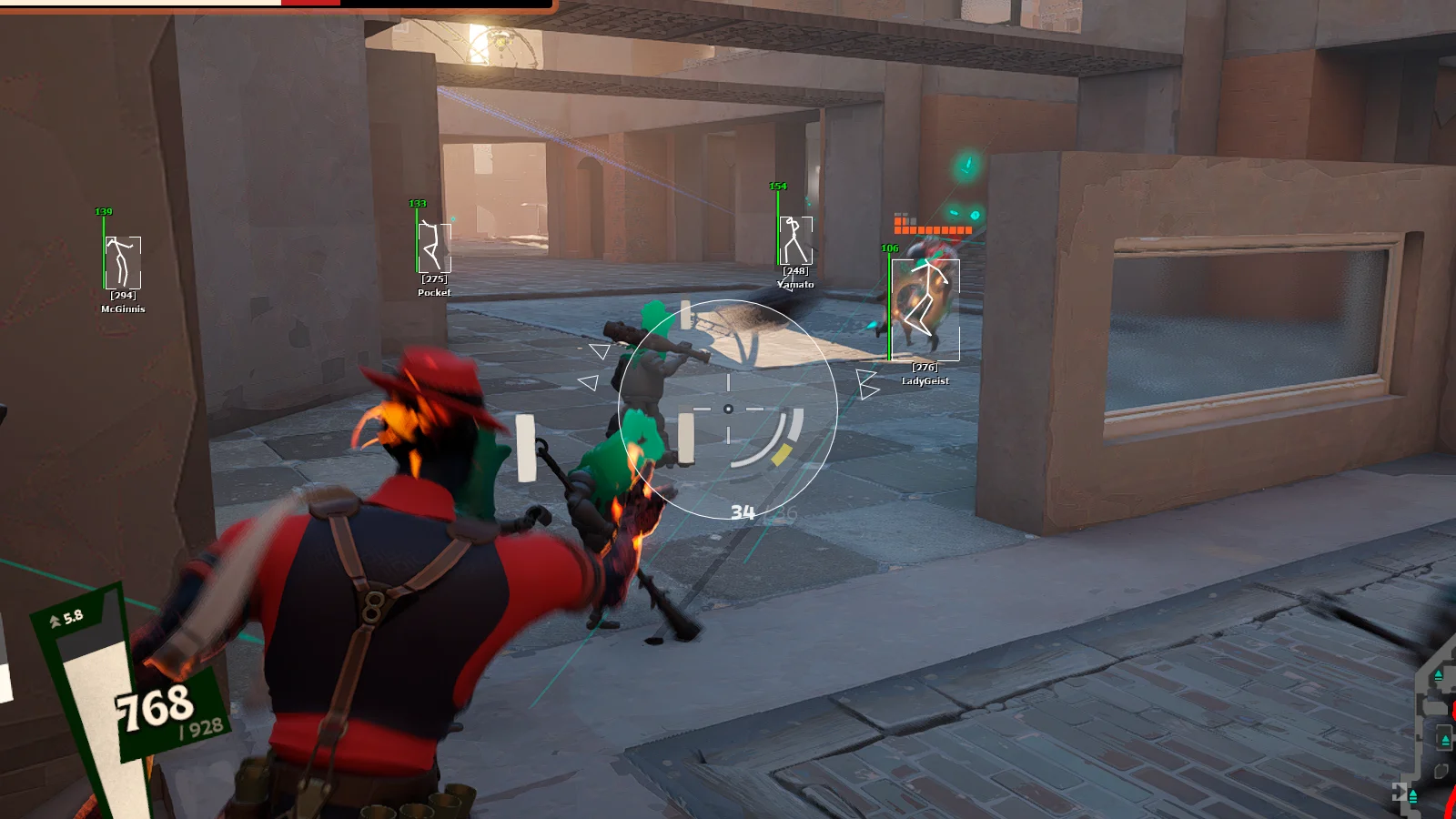Select the McGinnis player marker box
This screenshot has height=819, width=1456.
click(x=123, y=263)
